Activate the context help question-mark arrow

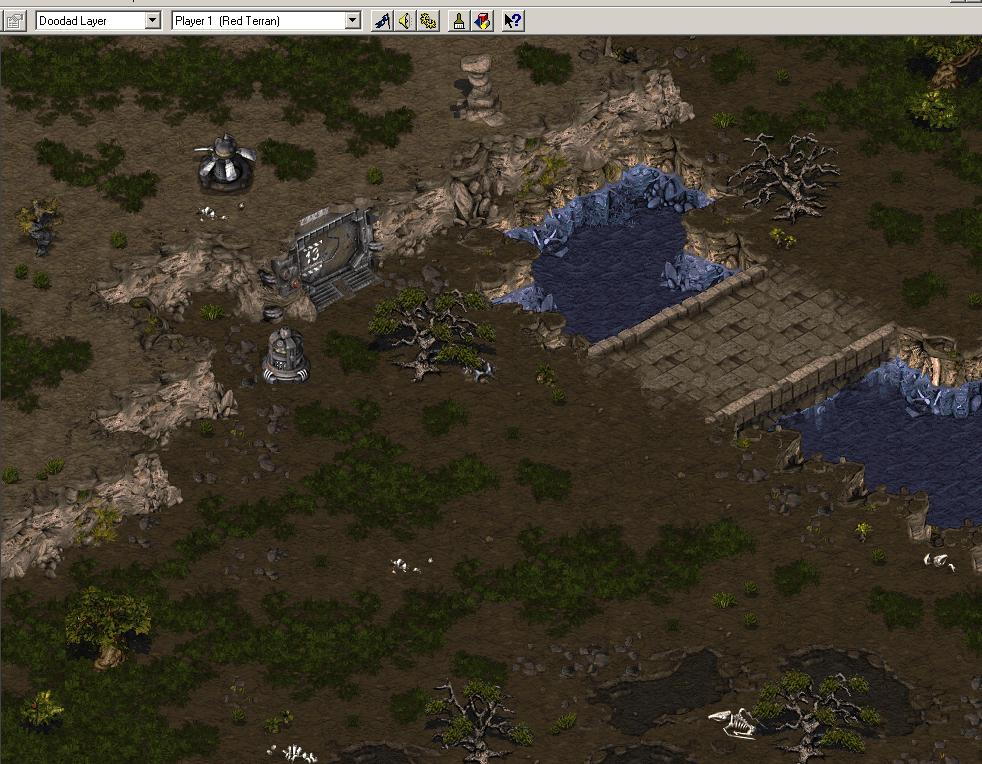coord(513,20)
